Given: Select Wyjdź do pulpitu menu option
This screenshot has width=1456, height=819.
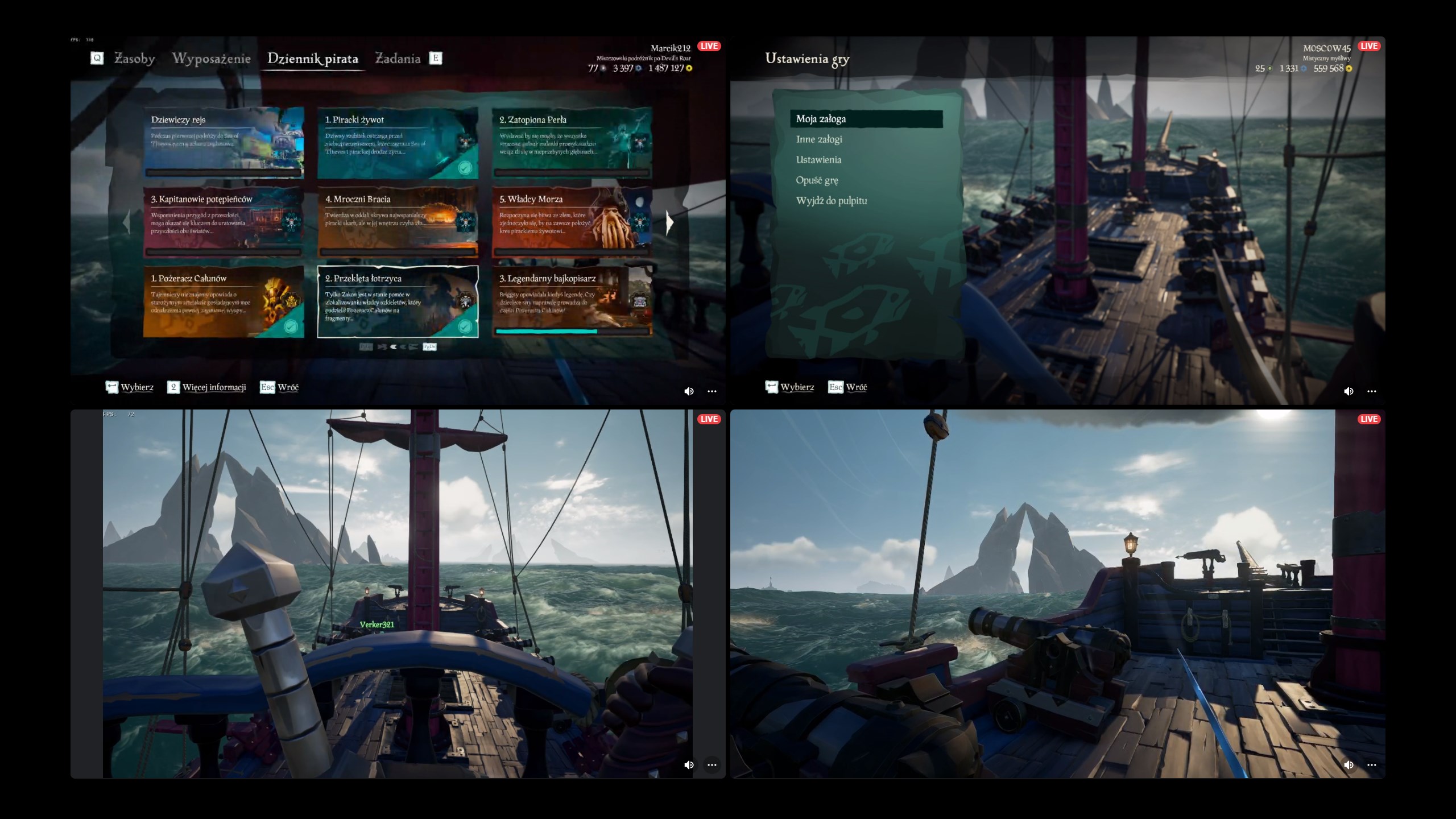Looking at the screenshot, I should point(832,201).
